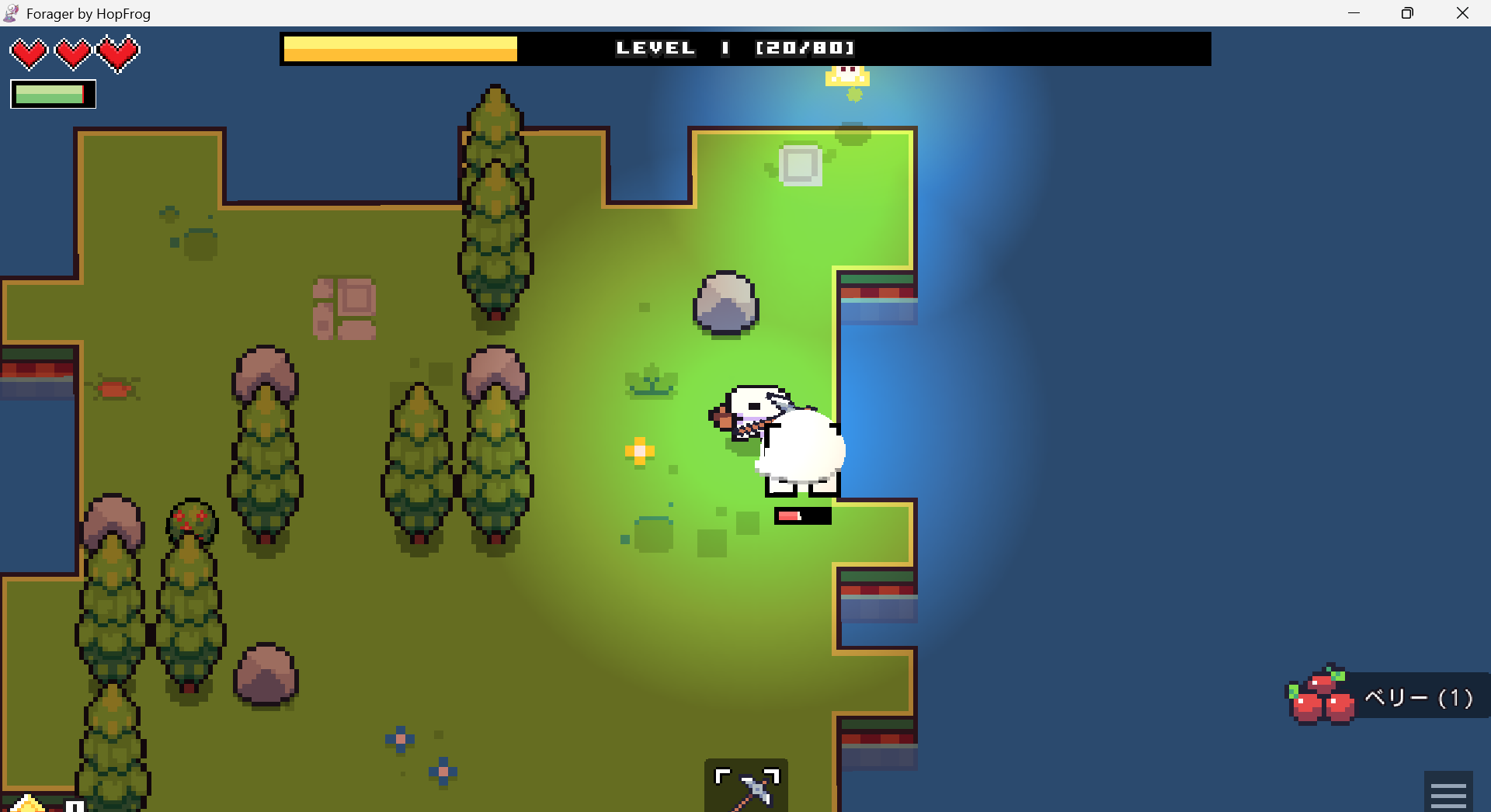Click the first heart in the health display

29,53
